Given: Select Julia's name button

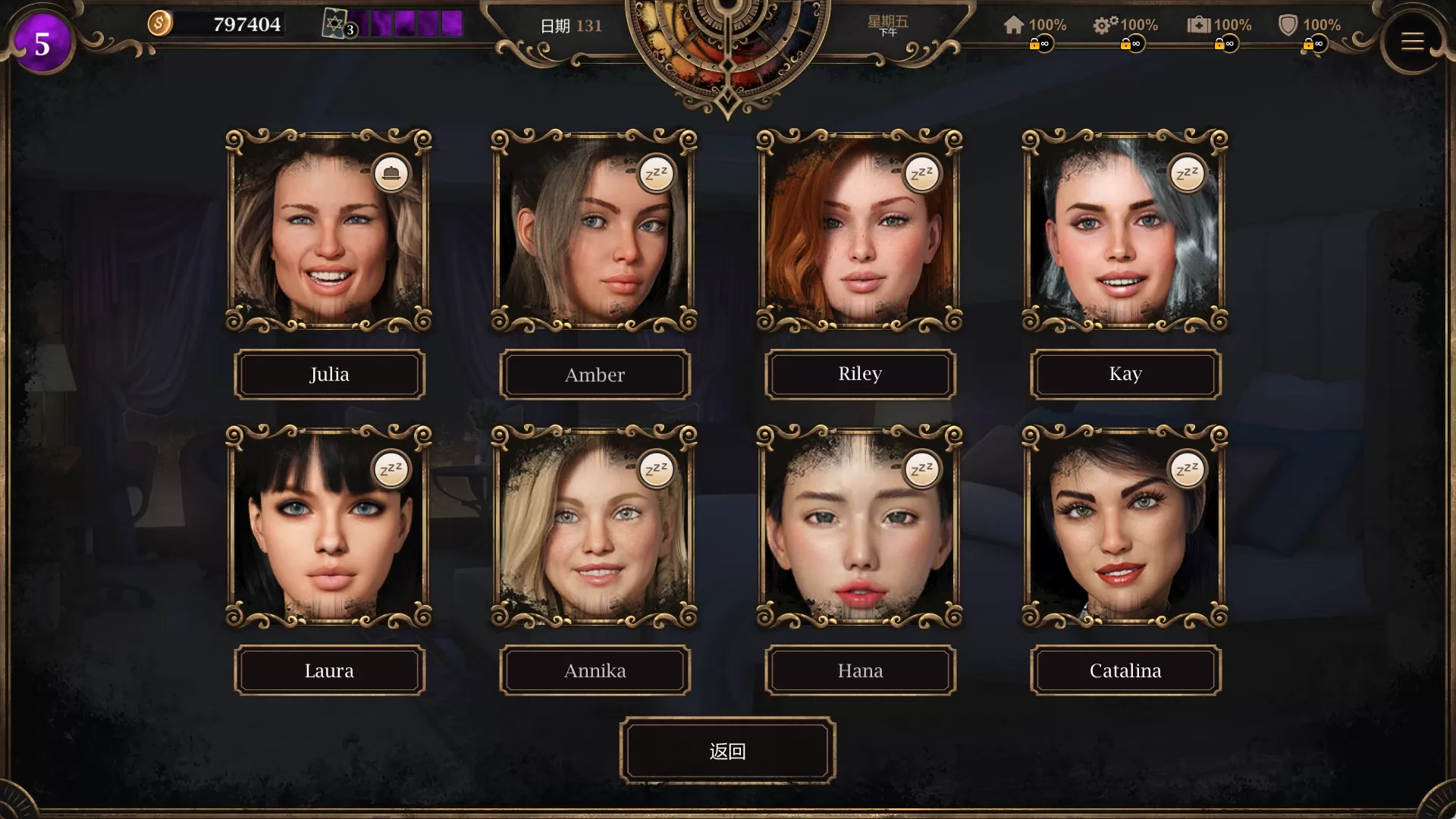Looking at the screenshot, I should coord(329,375).
